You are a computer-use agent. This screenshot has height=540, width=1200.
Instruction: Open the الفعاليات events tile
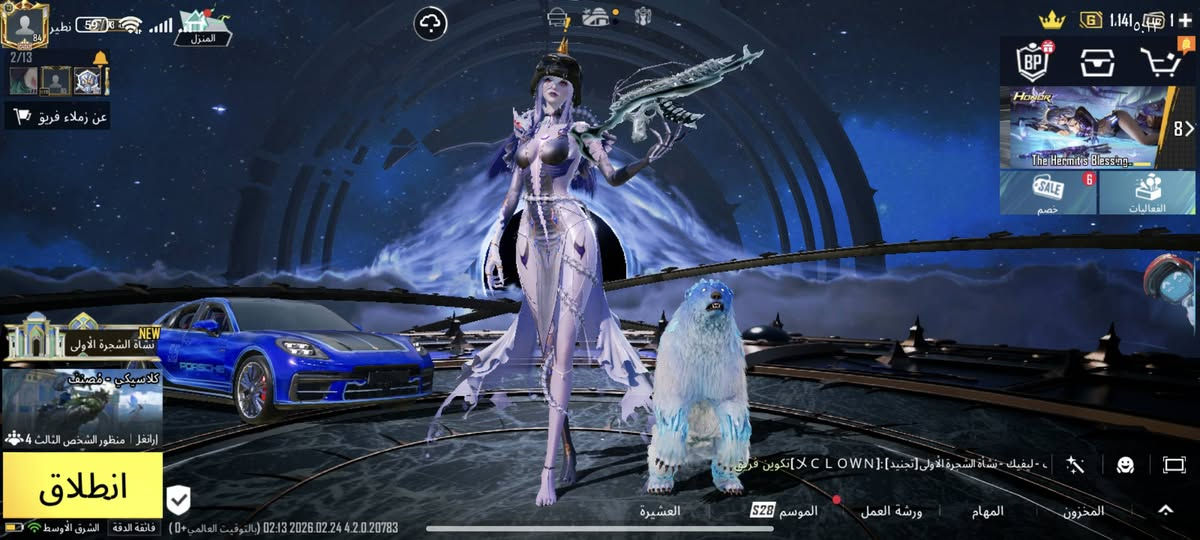(1147, 192)
